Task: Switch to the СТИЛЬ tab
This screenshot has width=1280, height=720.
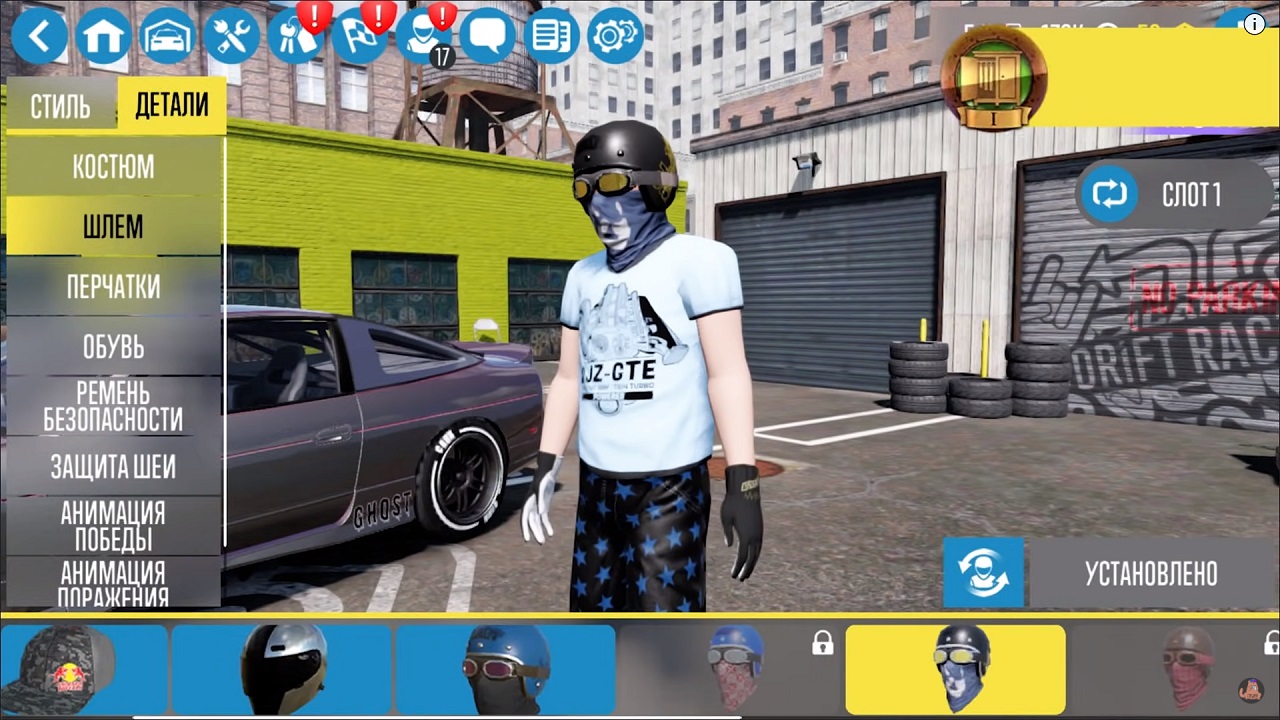Action: pyautogui.click(x=60, y=106)
